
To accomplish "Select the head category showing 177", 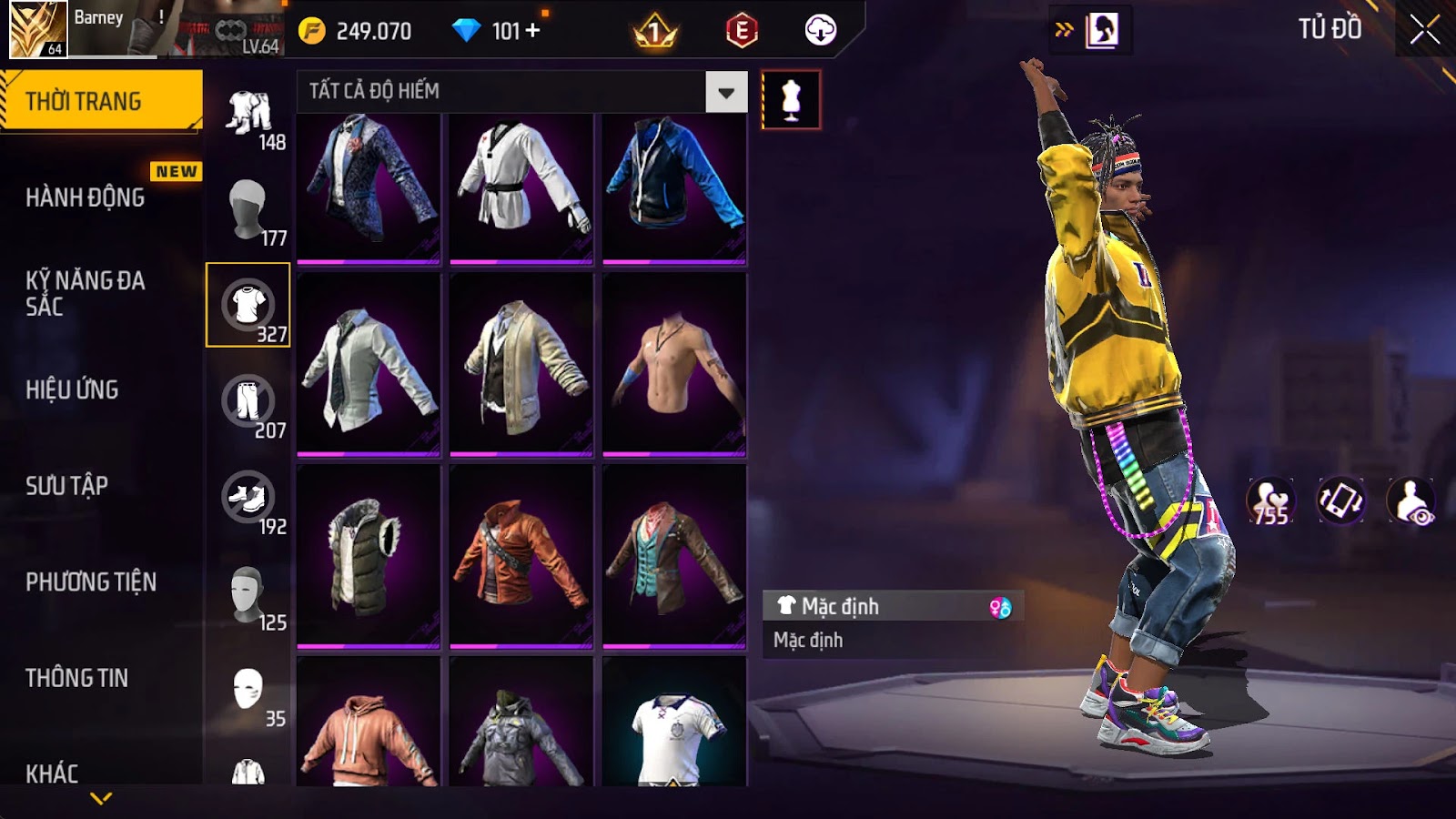I will [248, 211].
